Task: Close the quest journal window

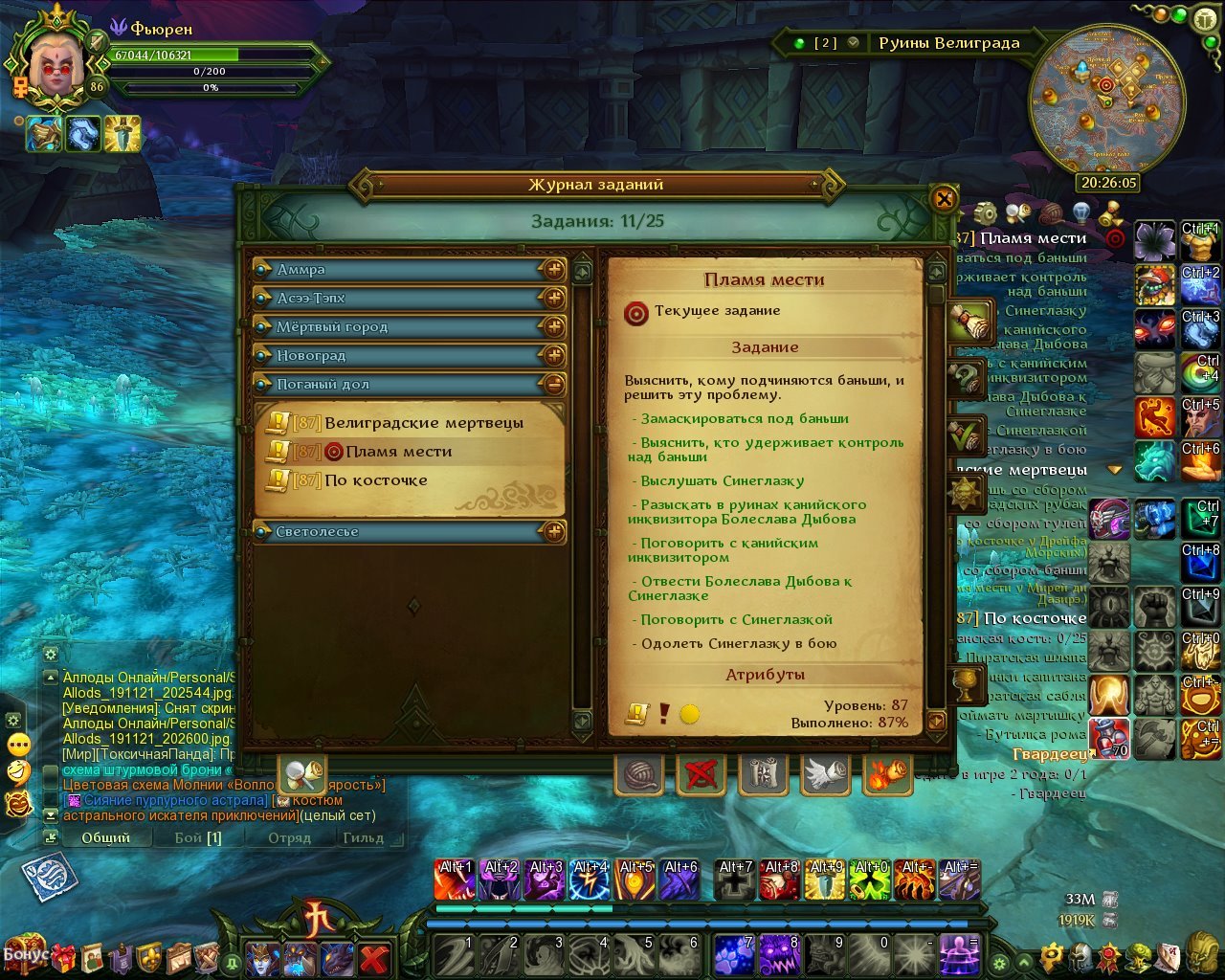Action: 944,199
